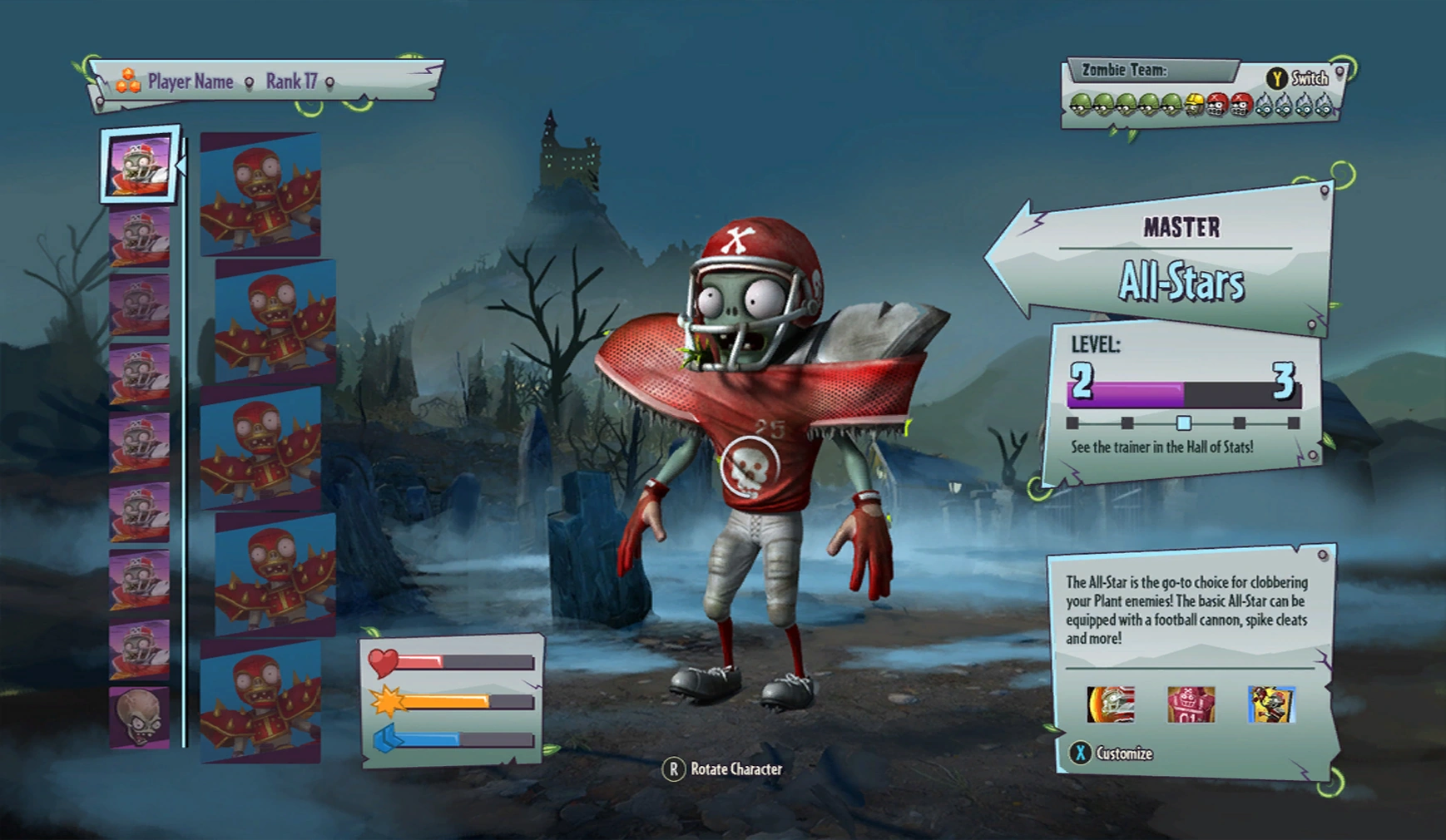Image resolution: width=1446 pixels, height=840 pixels.
Task: Expand the brown skull zombie variant
Action: click(x=138, y=717)
